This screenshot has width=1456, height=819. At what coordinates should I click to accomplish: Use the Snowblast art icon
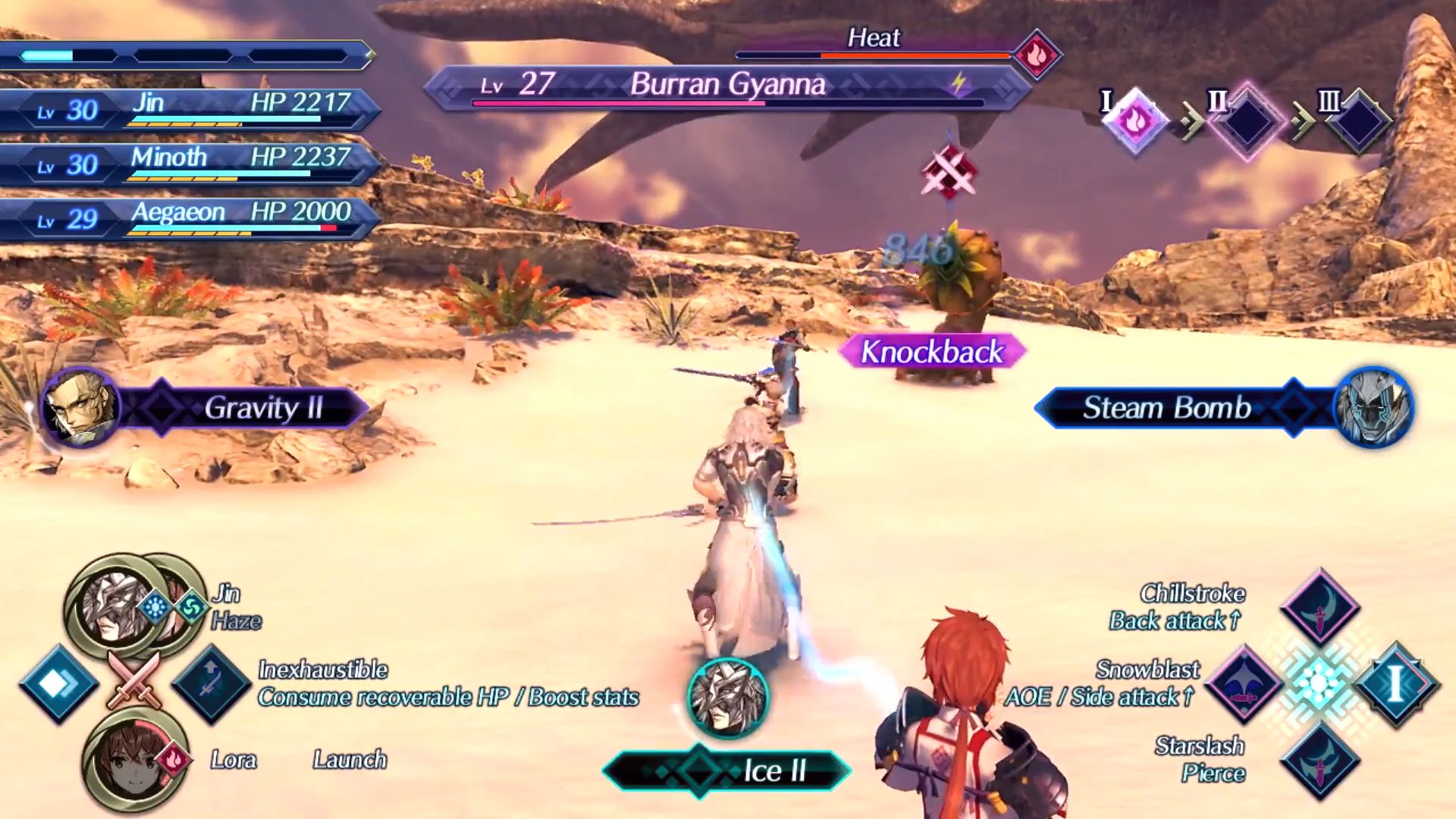(x=1244, y=683)
